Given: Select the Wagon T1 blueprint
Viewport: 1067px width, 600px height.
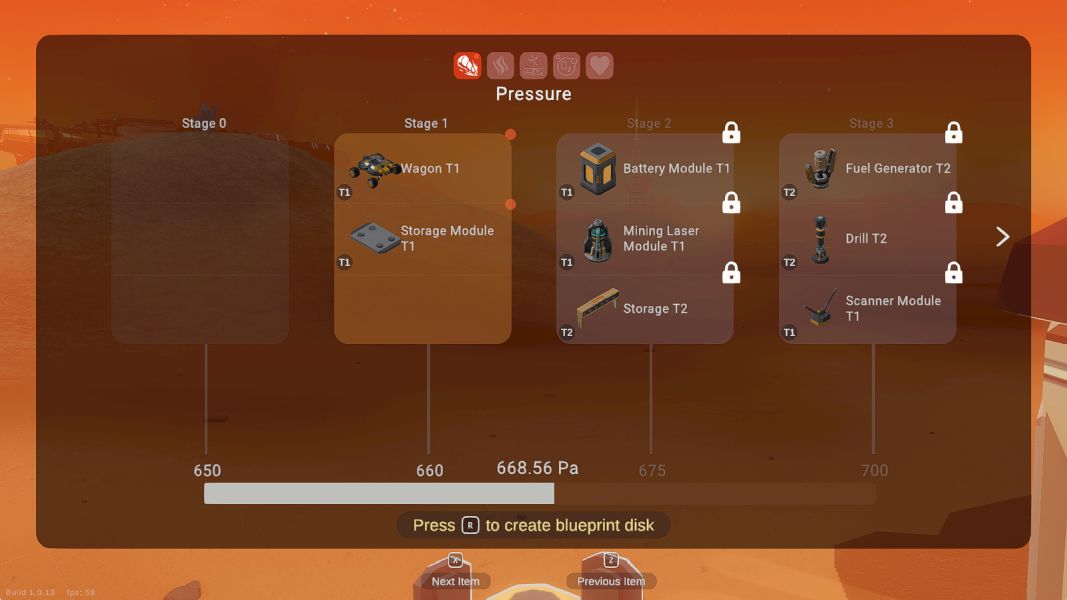Looking at the screenshot, I should [422, 169].
